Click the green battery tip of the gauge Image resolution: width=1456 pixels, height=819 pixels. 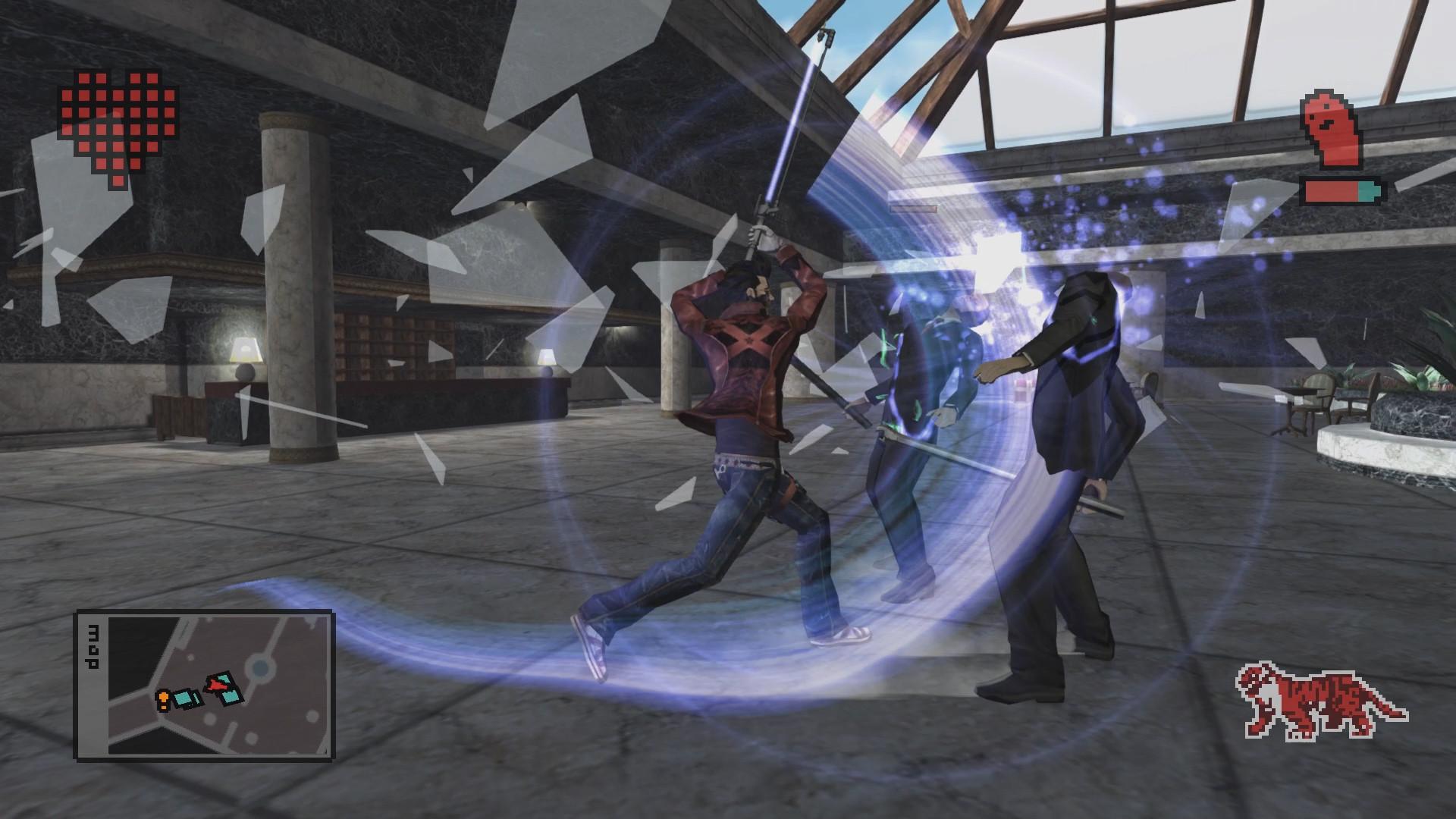(1368, 191)
